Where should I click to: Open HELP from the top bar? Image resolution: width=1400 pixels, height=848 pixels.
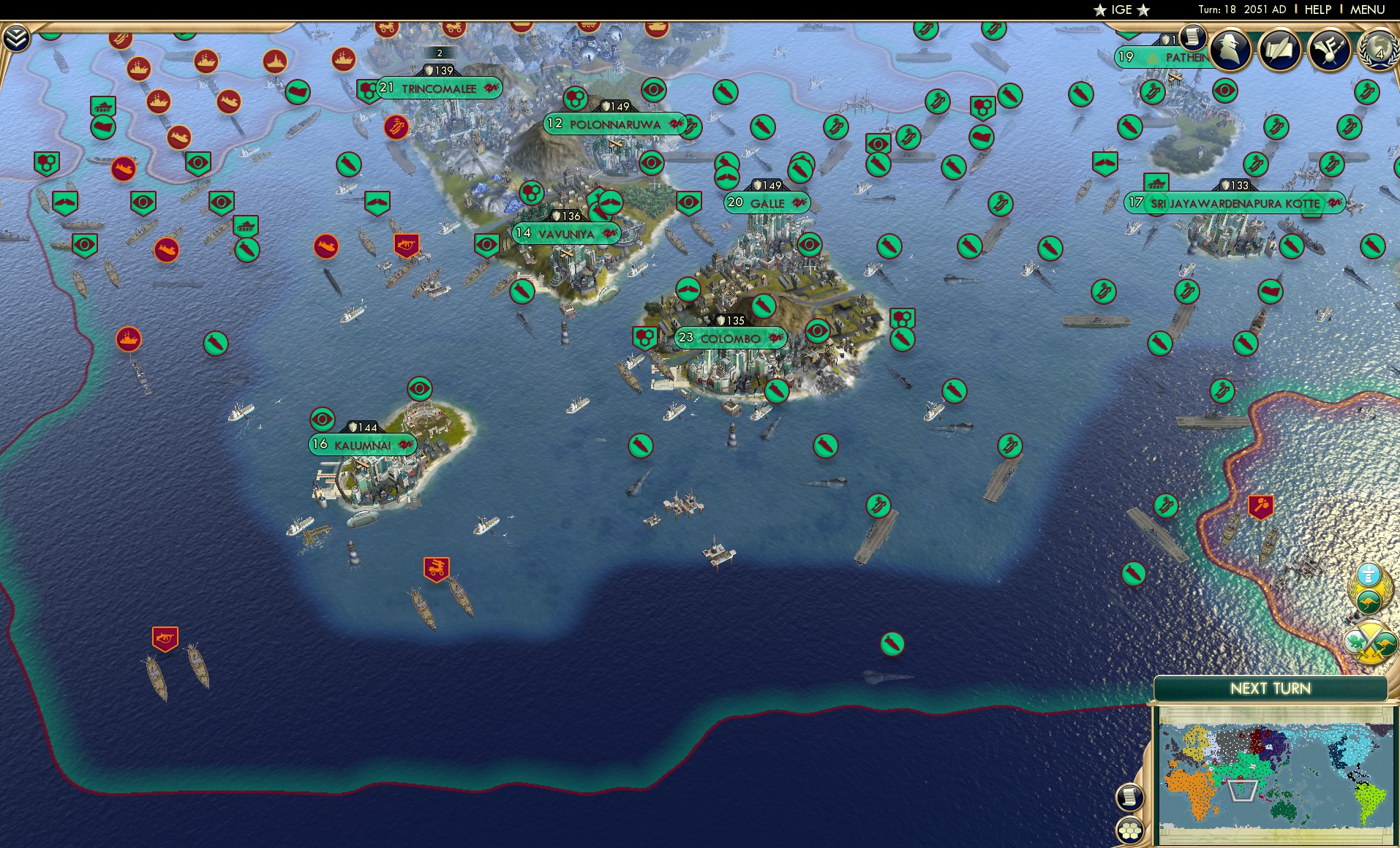pos(1317,10)
